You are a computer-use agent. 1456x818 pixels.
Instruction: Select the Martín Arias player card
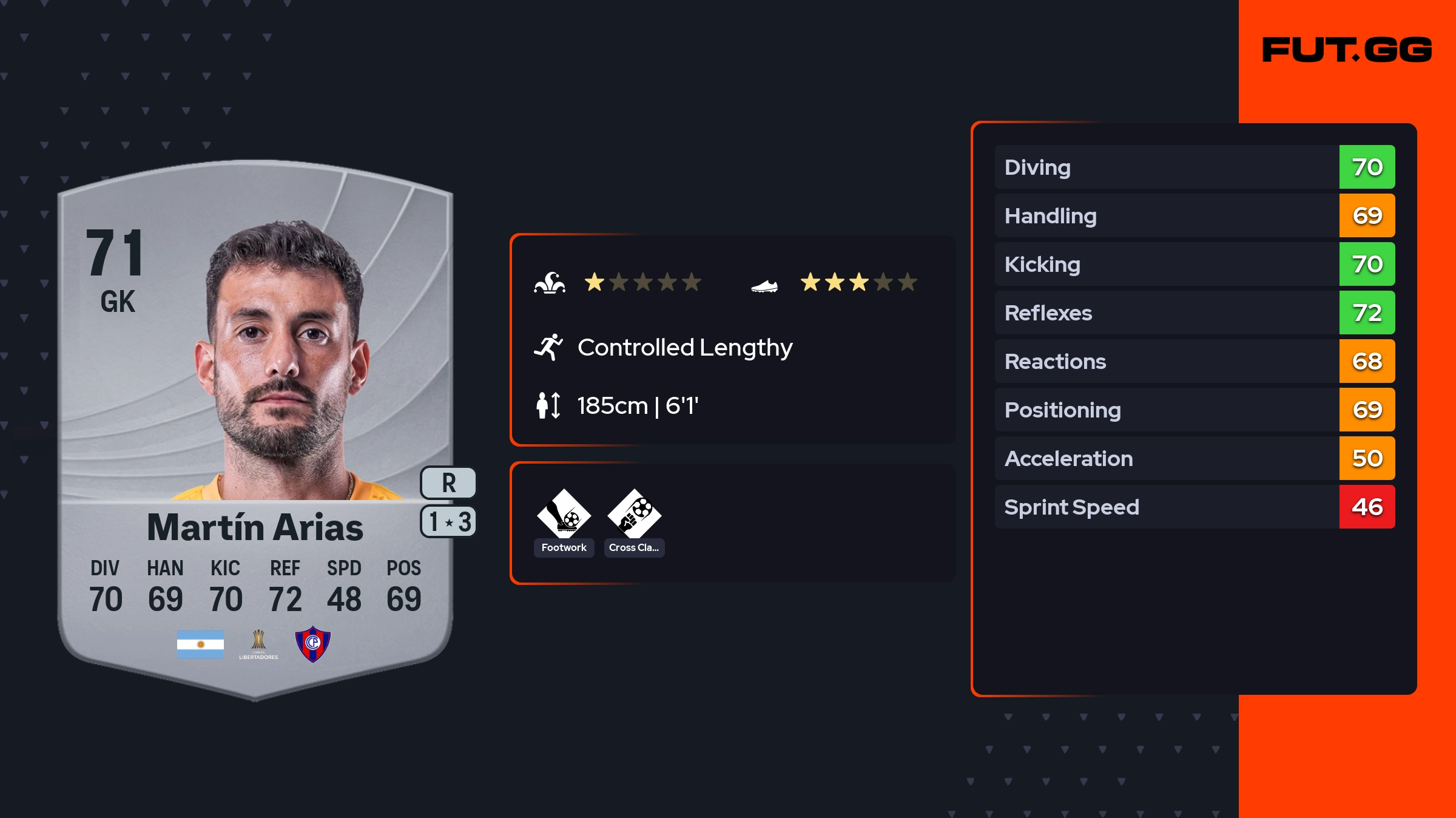255,425
